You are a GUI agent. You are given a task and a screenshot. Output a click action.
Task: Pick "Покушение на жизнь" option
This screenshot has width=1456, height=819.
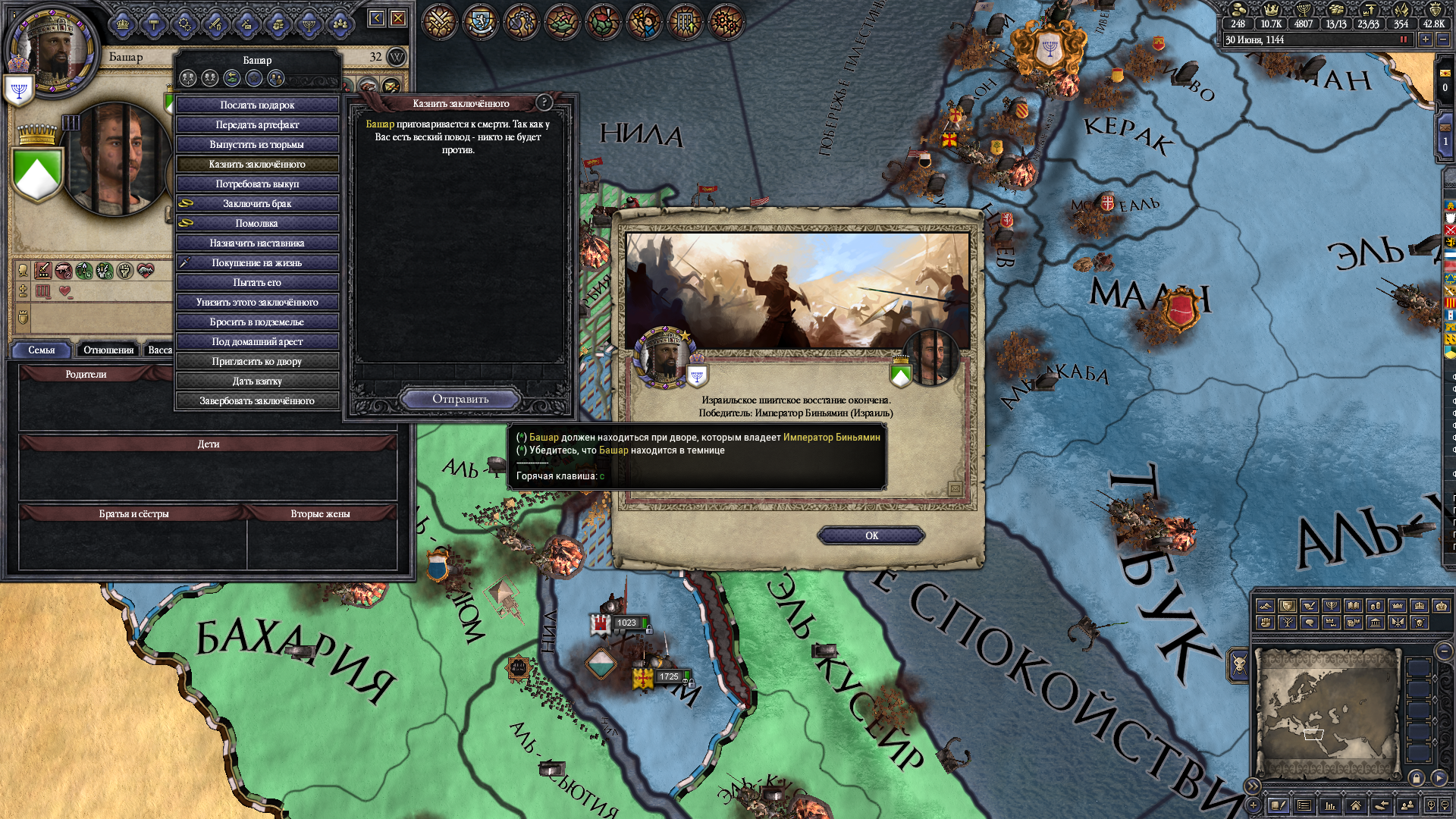257,262
